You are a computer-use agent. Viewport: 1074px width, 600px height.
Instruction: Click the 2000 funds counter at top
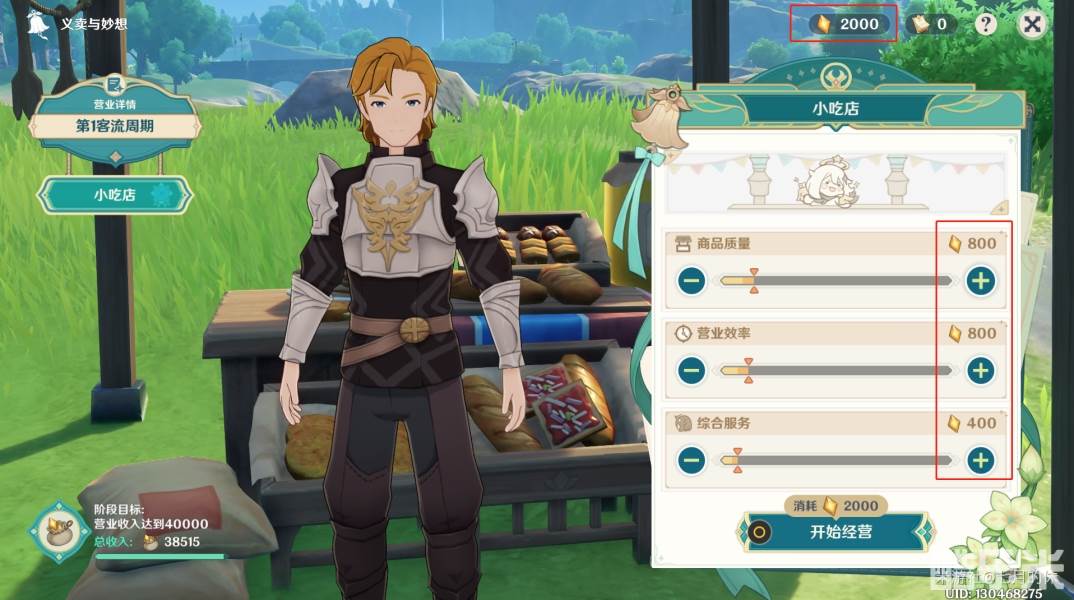[848, 24]
